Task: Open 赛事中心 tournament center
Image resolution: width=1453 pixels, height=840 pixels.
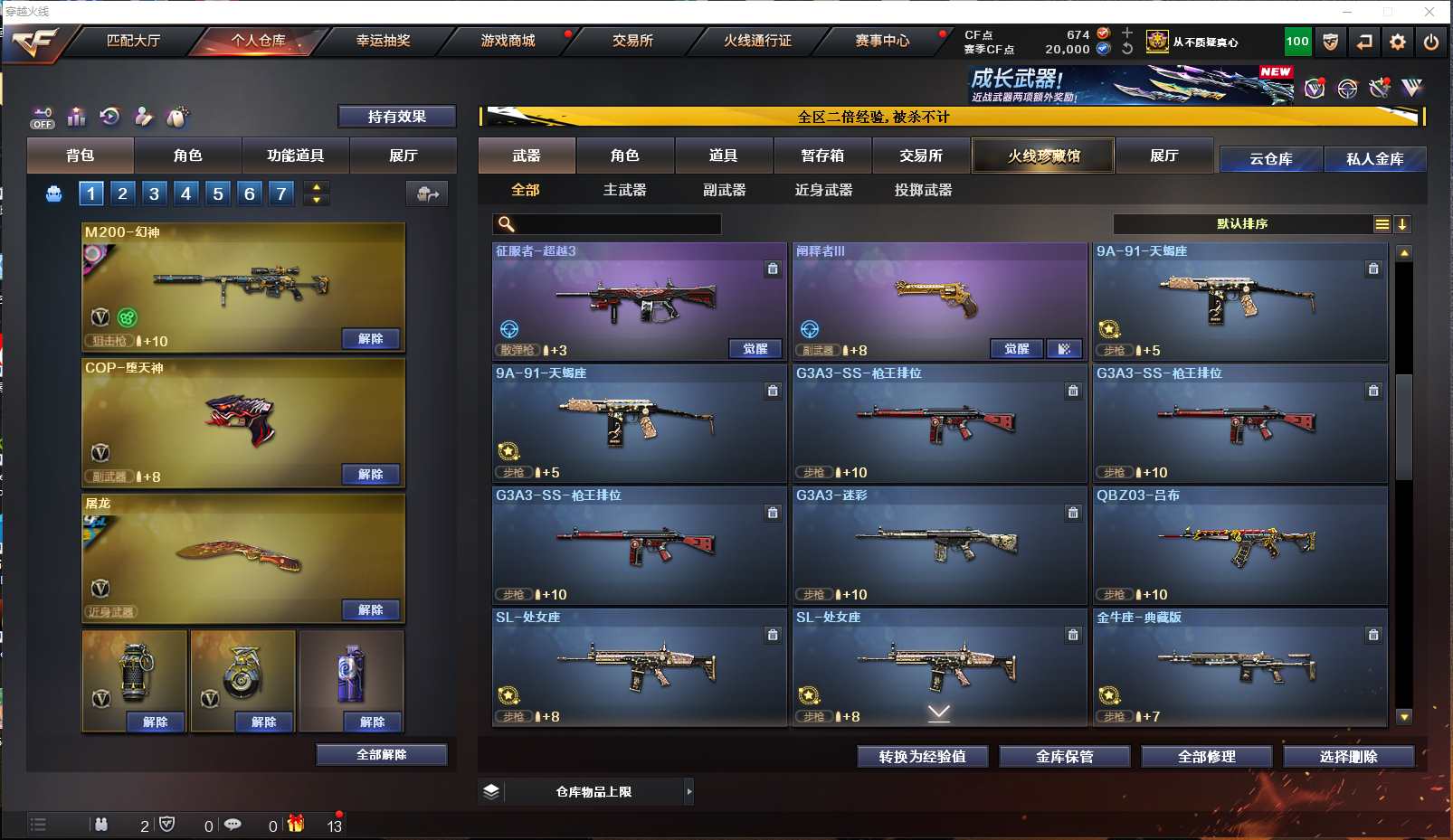Action: coord(882,41)
